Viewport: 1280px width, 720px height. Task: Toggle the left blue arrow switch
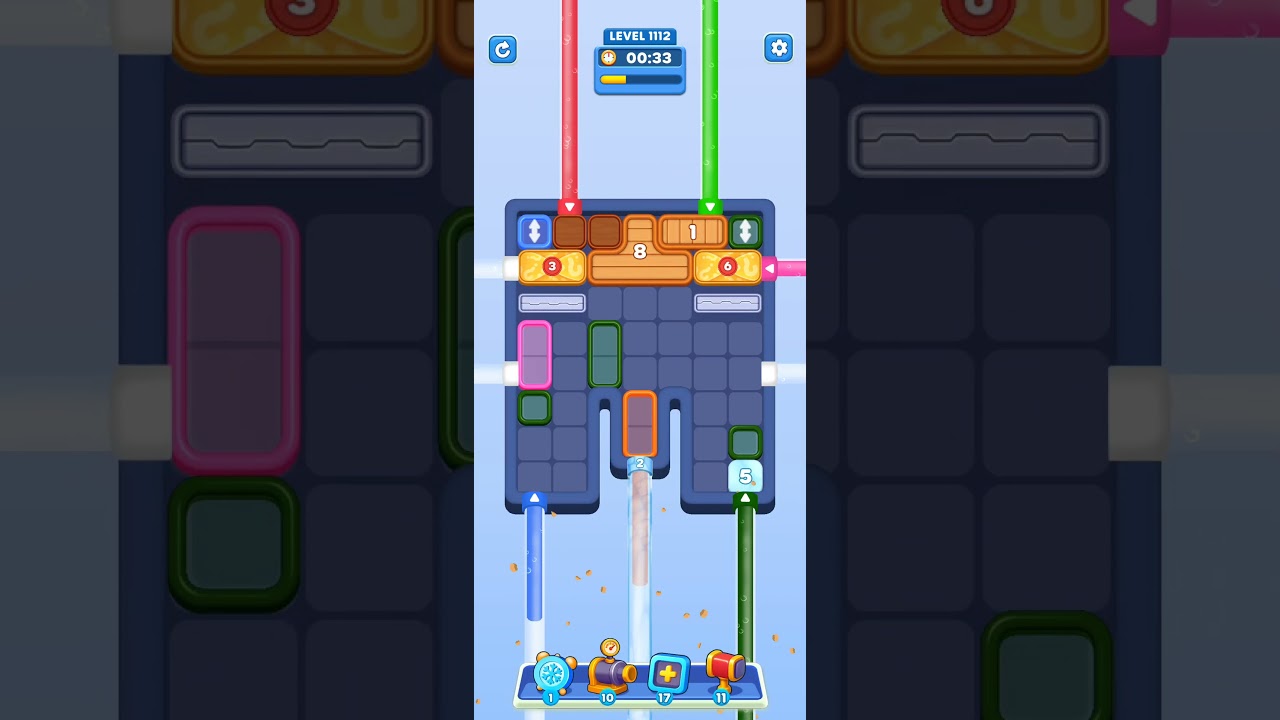click(533, 231)
